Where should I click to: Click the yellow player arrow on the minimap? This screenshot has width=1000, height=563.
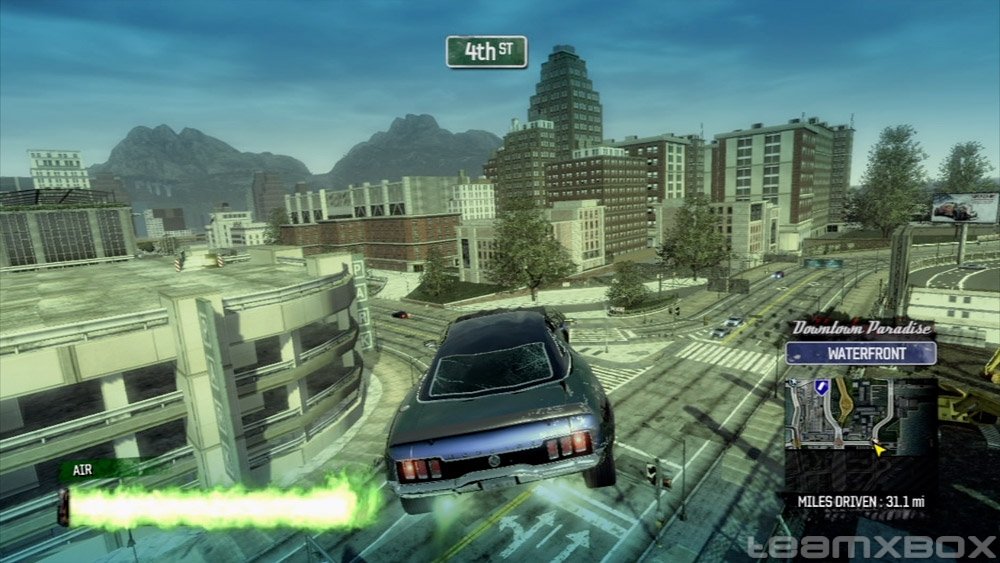[878, 451]
